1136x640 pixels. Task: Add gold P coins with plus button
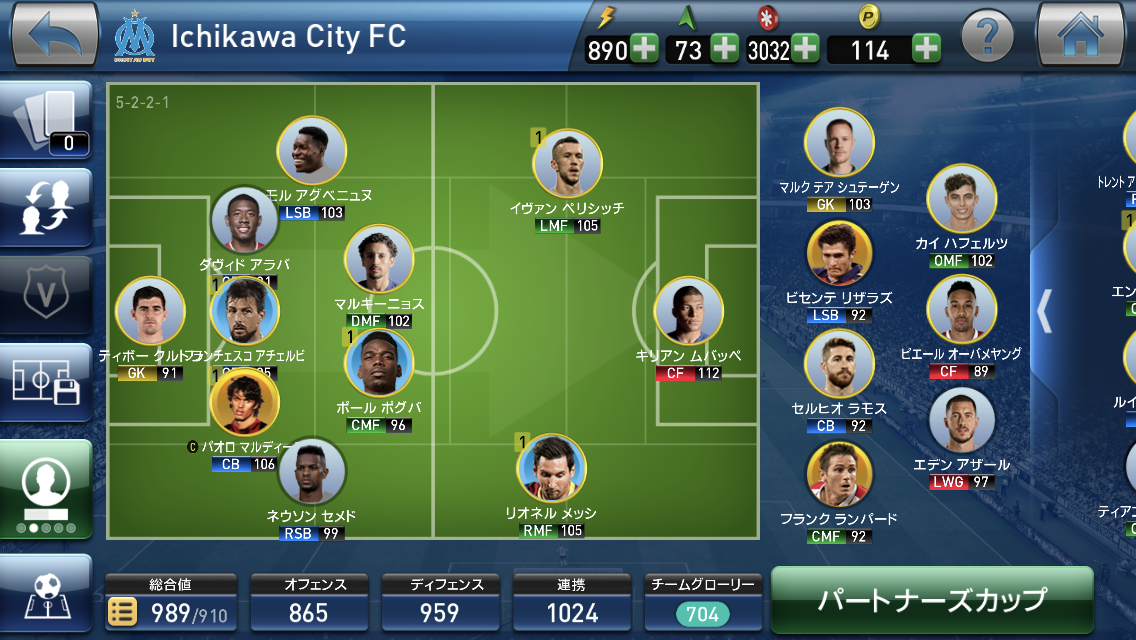tap(926, 49)
